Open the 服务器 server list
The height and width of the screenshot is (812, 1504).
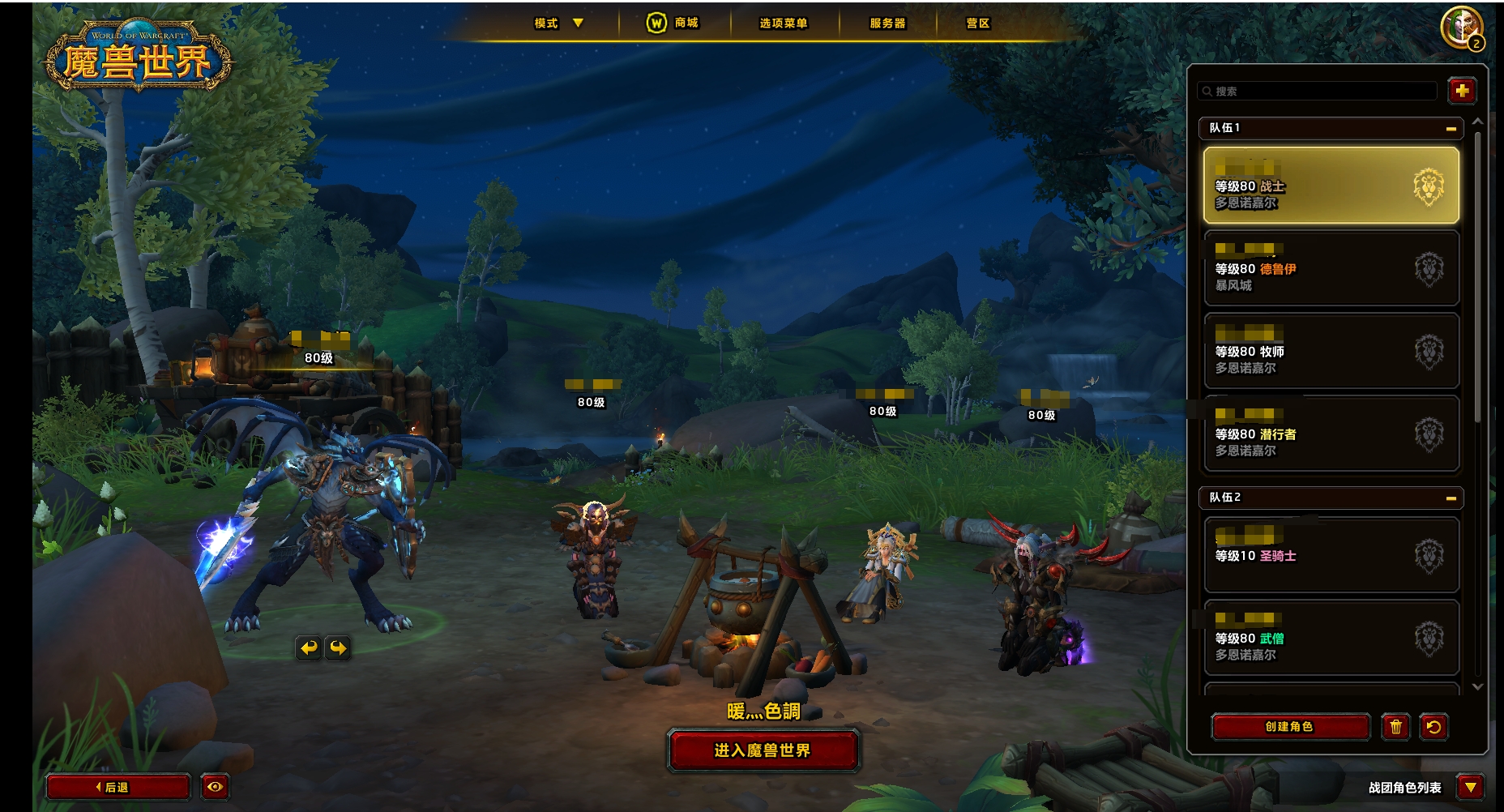(x=887, y=24)
